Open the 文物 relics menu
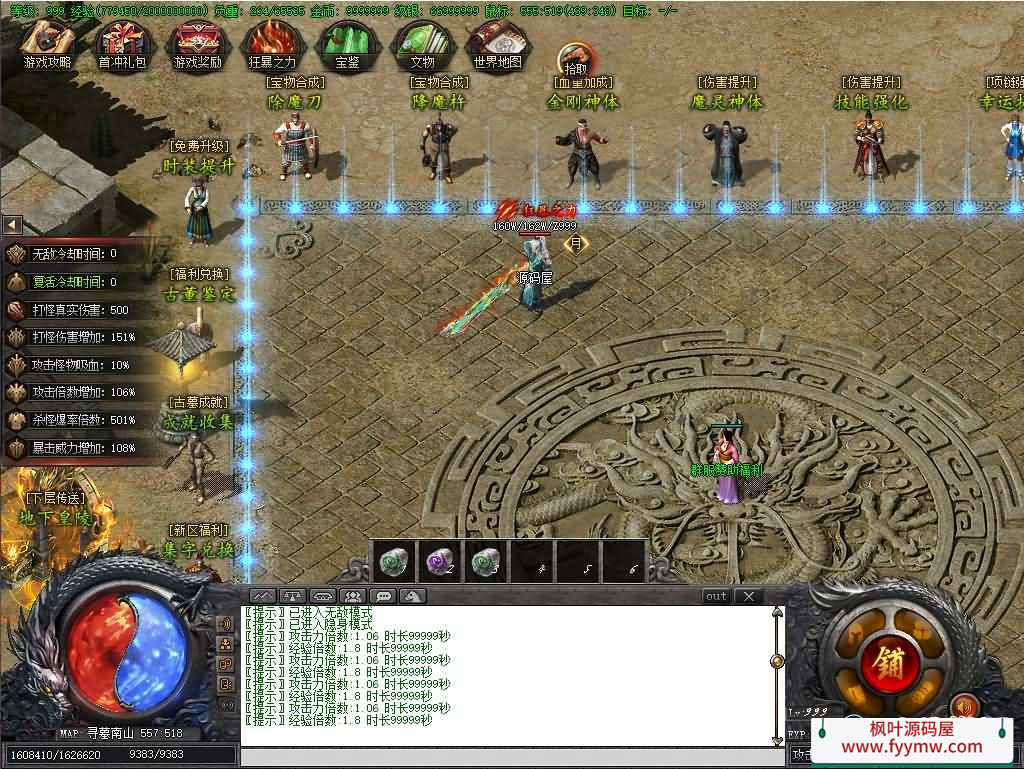The width and height of the screenshot is (1024, 769). [422, 45]
